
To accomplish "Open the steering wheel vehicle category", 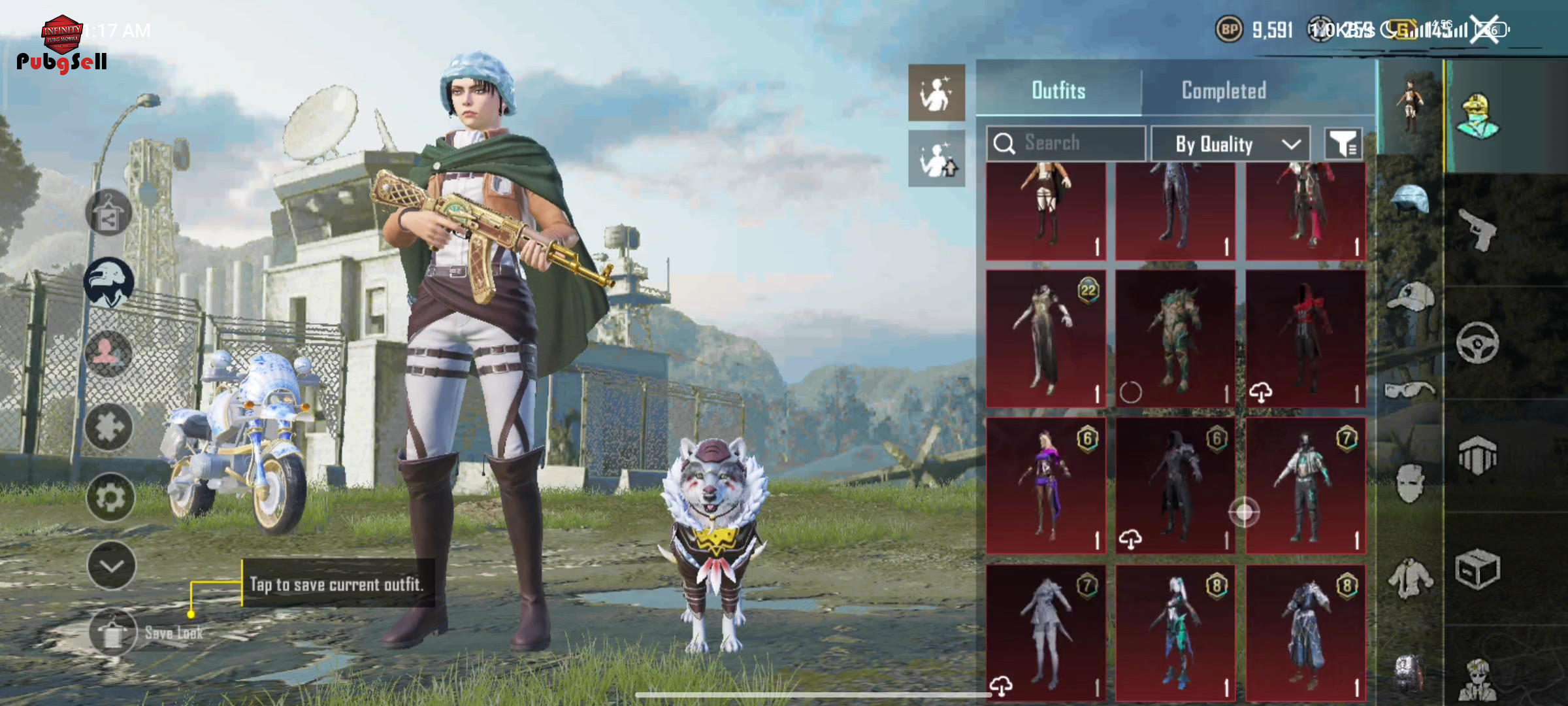I will [x=1478, y=342].
